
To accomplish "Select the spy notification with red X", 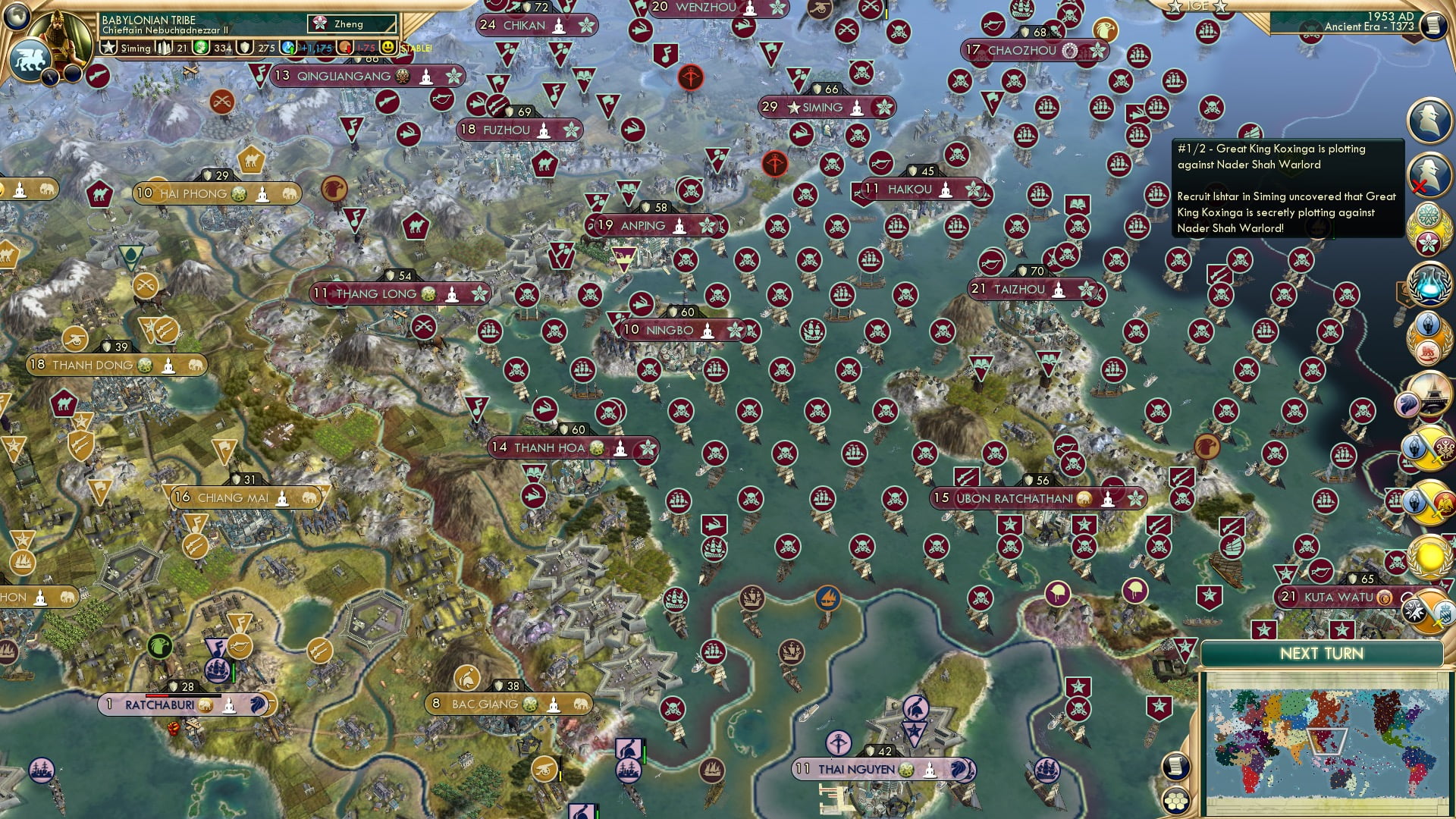I will click(1429, 173).
